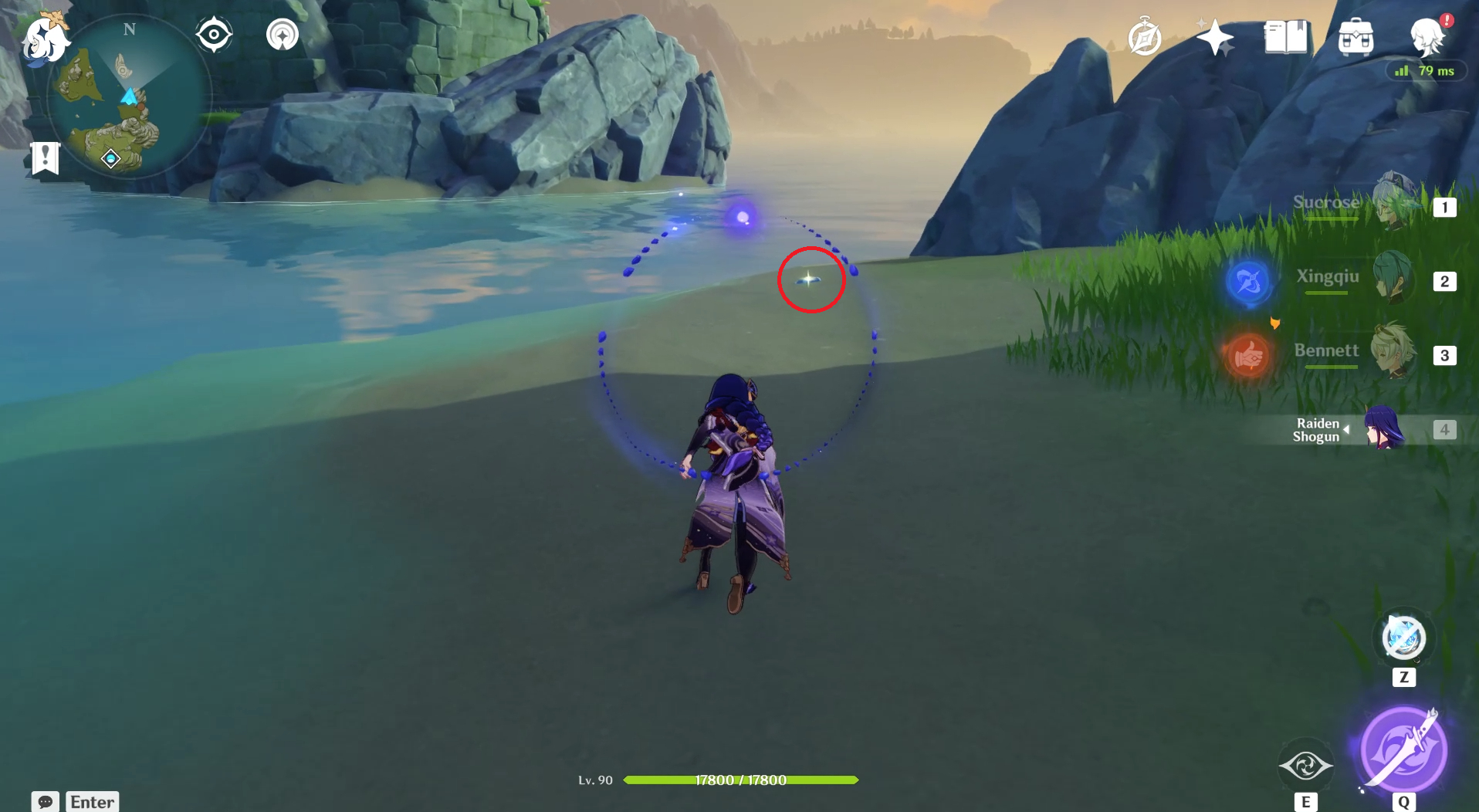
Task: Open the Events overview
Action: tap(1214, 37)
